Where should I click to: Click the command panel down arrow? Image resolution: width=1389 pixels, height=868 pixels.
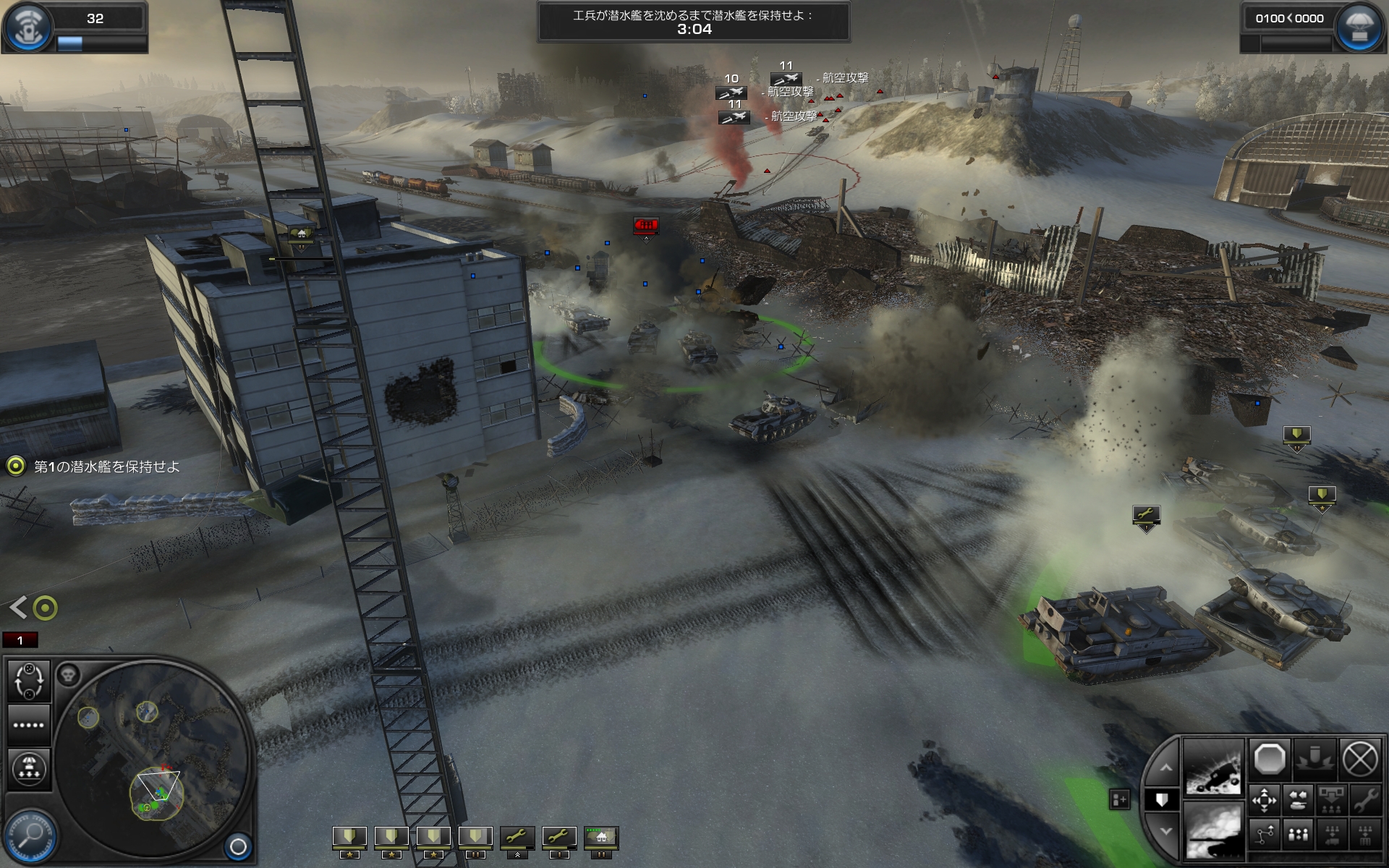tap(1165, 832)
